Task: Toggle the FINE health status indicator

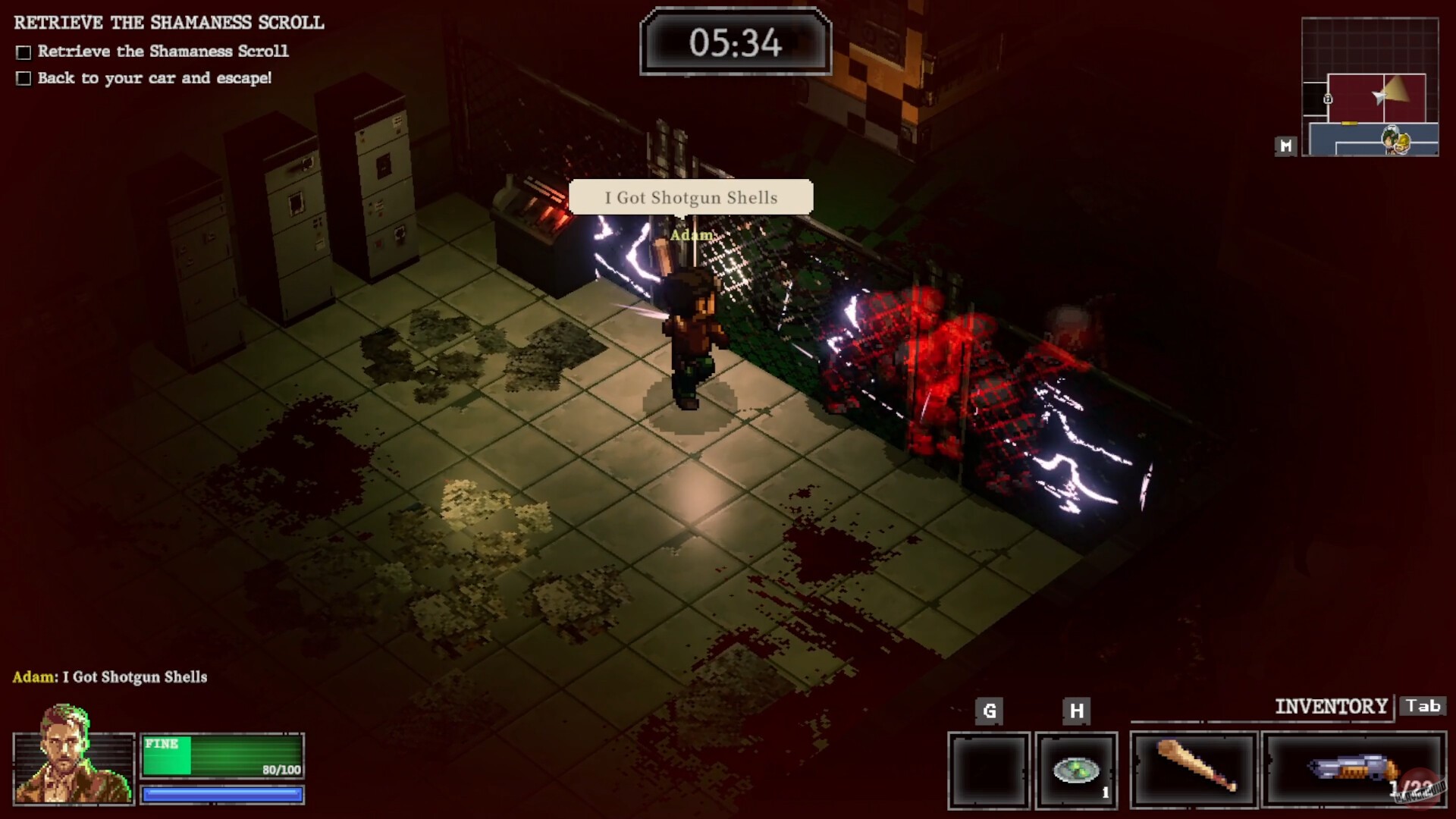Action: [162, 745]
